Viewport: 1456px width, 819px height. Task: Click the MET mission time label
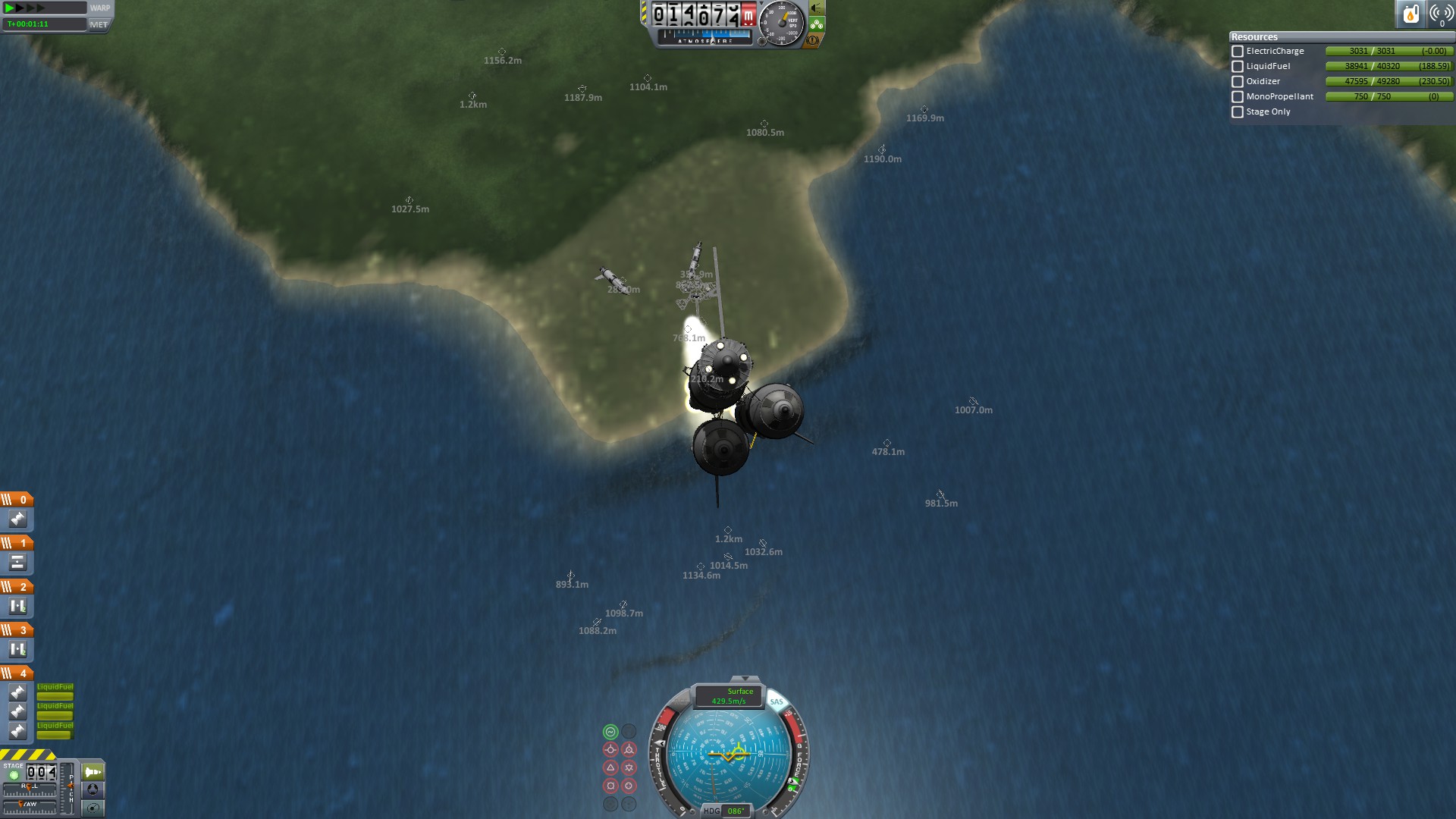click(99, 24)
